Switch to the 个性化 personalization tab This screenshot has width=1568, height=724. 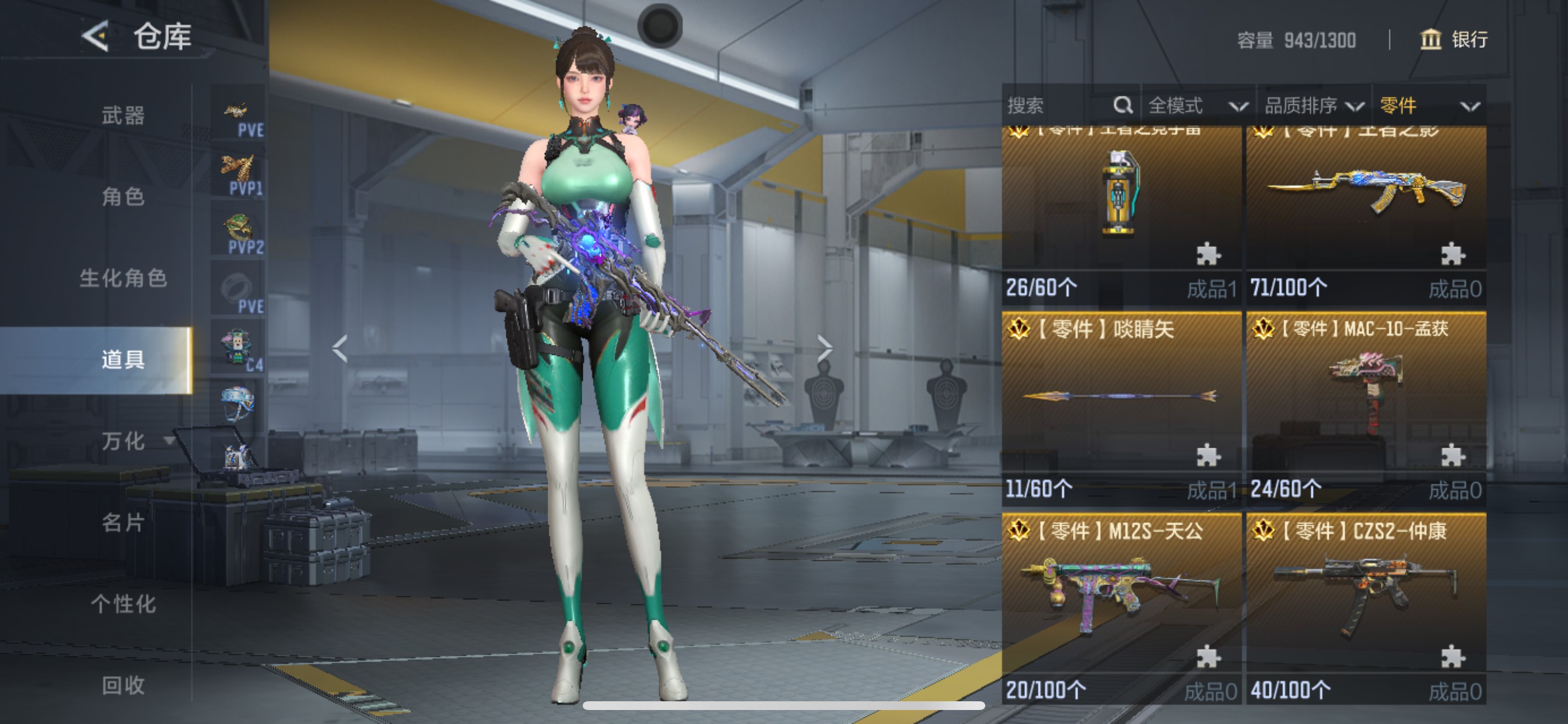click(x=123, y=603)
